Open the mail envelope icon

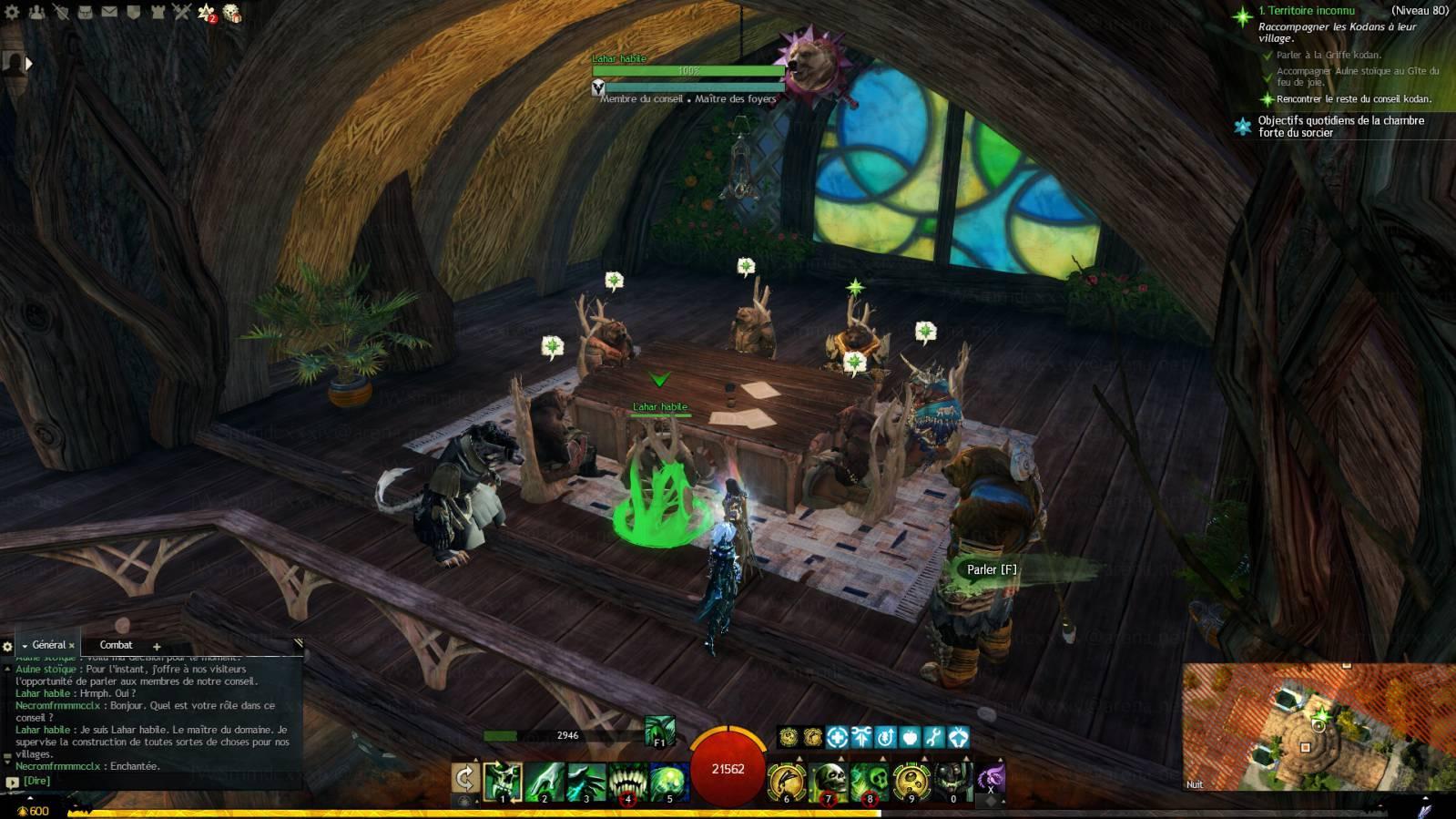coord(109,13)
